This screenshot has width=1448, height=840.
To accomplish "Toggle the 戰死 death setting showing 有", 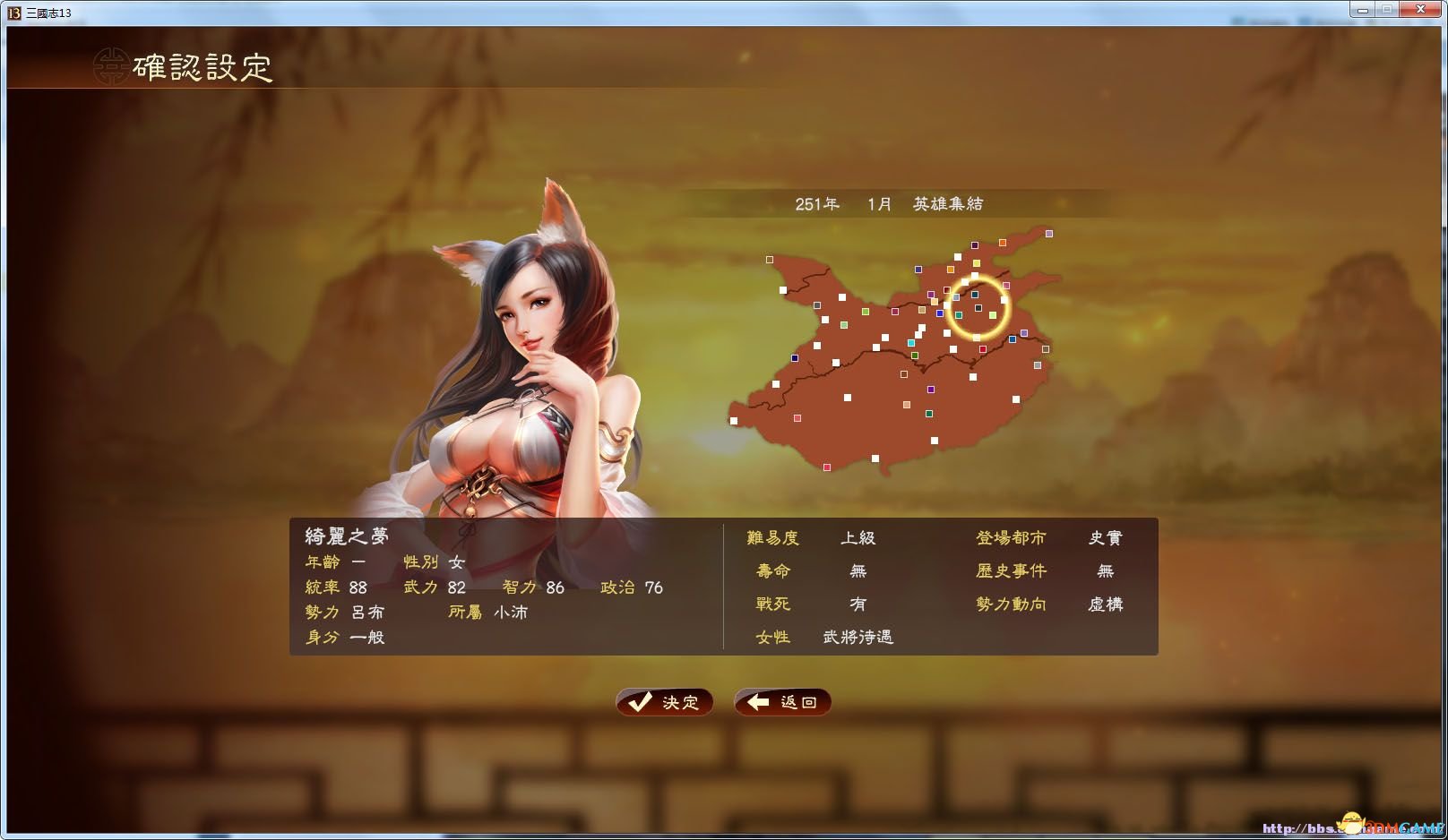I will tap(858, 604).
